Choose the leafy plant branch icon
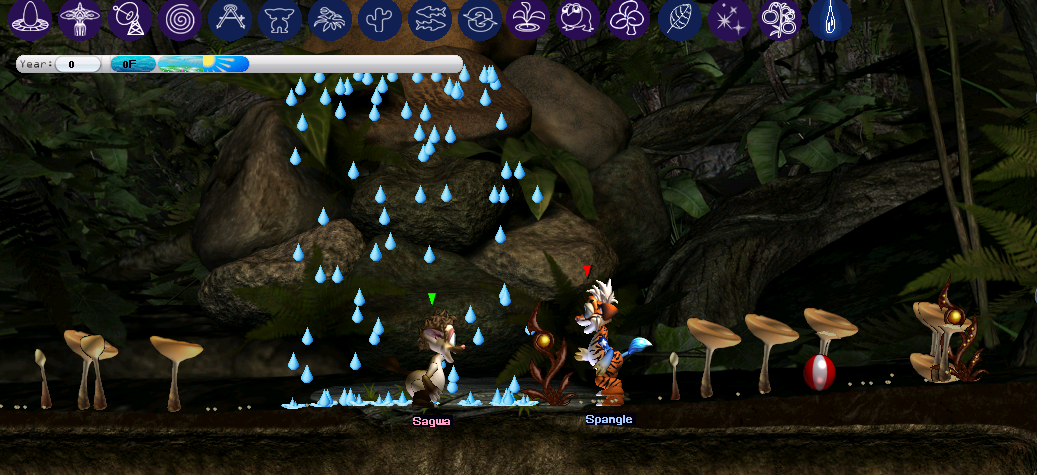 (330, 19)
